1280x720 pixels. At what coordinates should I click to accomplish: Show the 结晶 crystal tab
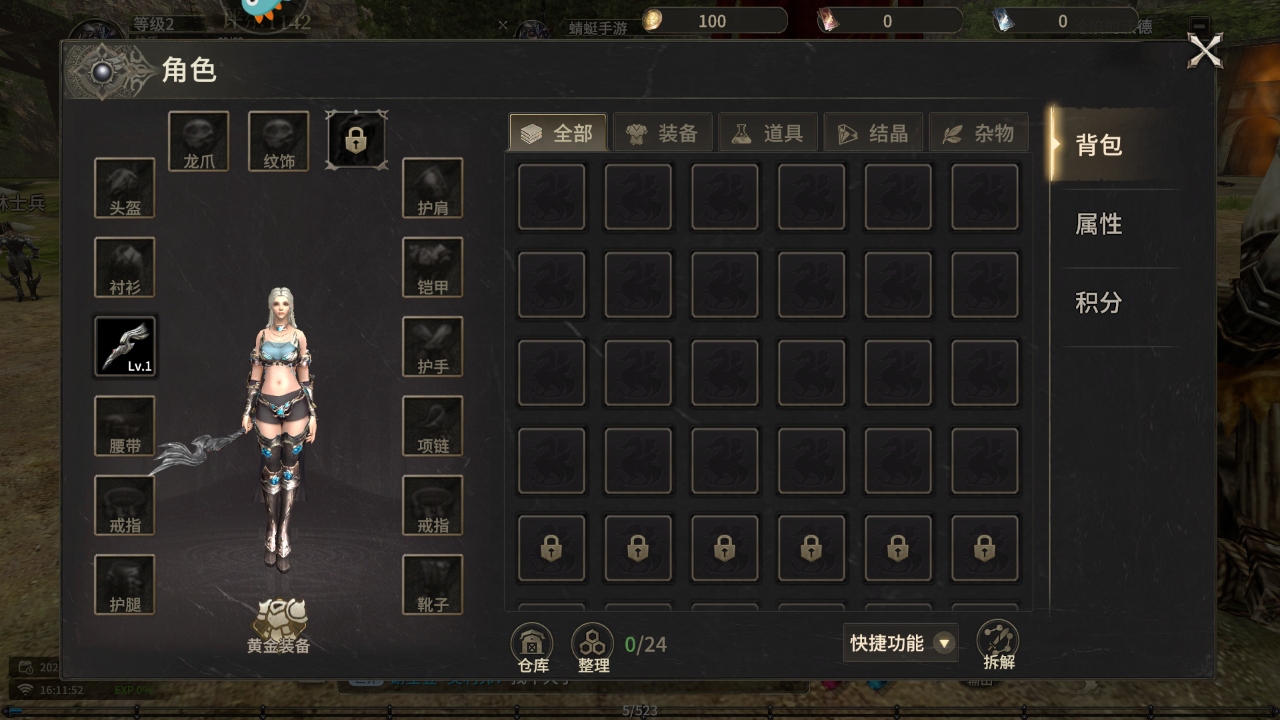[x=873, y=133]
